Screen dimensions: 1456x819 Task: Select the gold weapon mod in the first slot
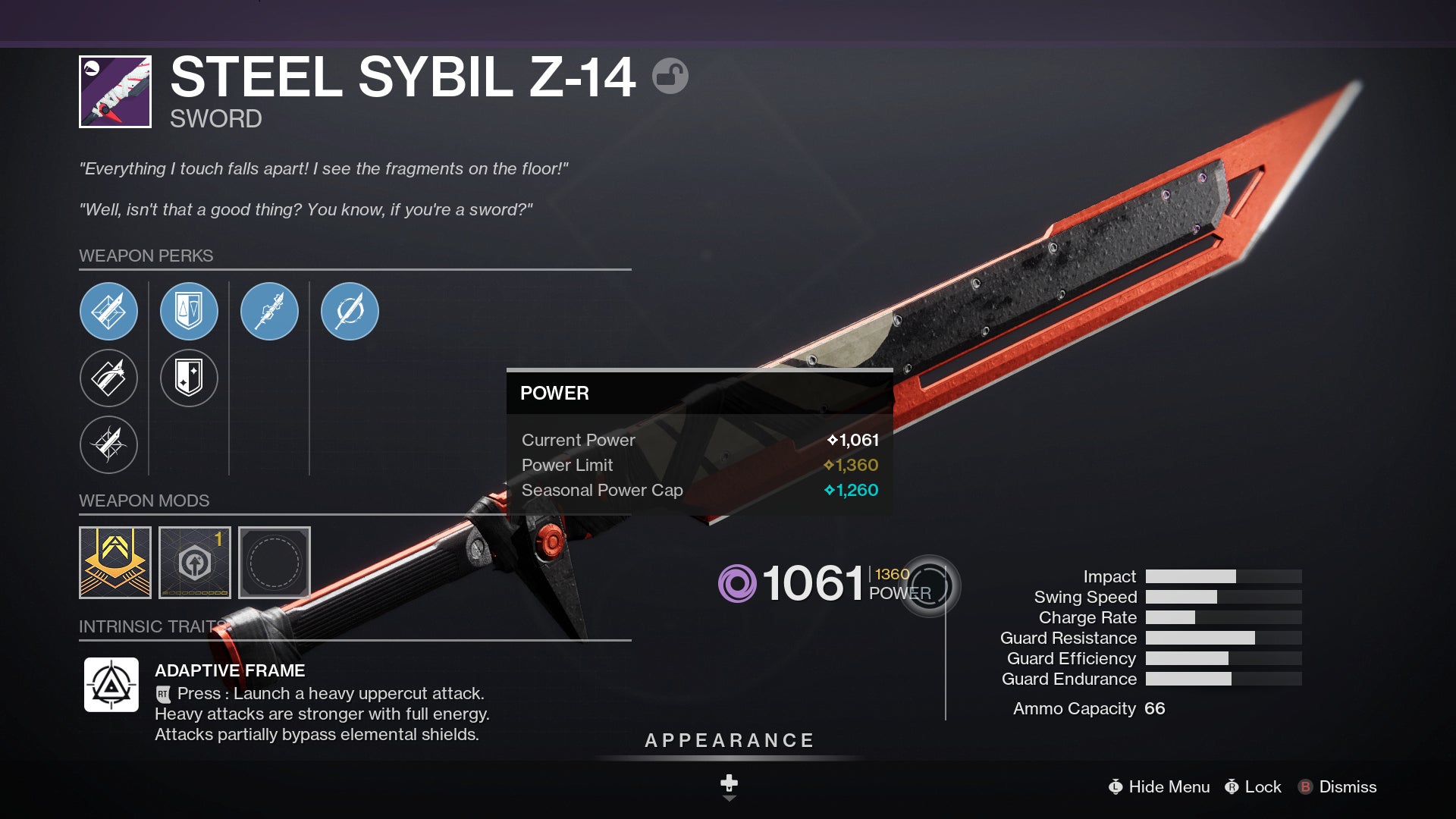(116, 563)
